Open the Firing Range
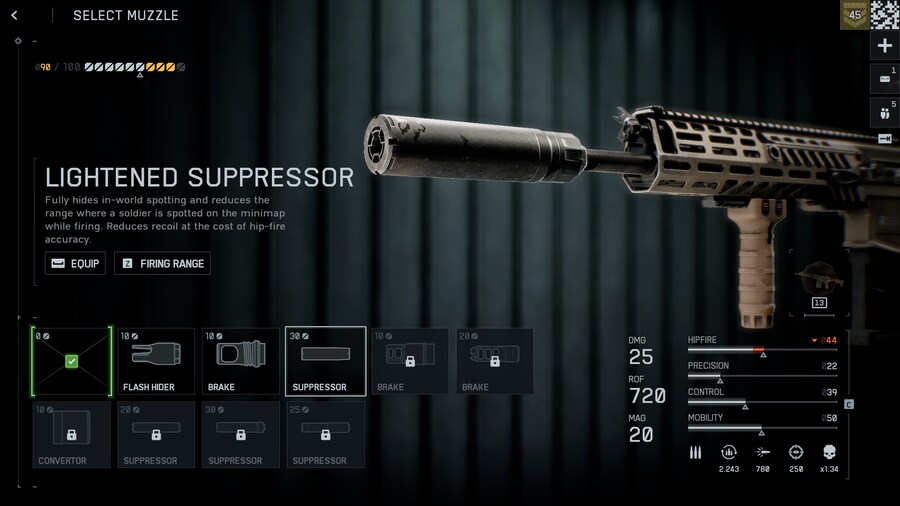This screenshot has width=900, height=506. click(162, 263)
